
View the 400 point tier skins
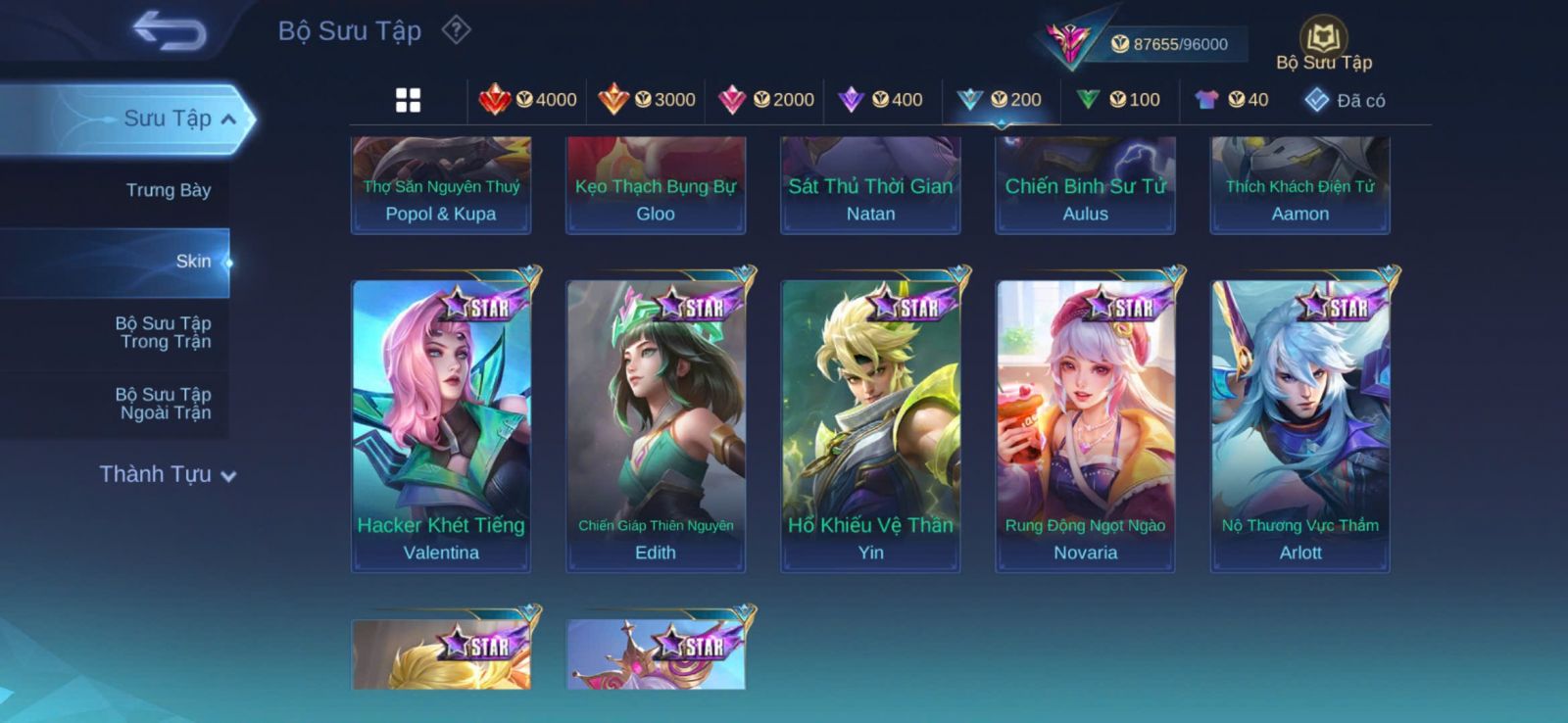click(881, 100)
